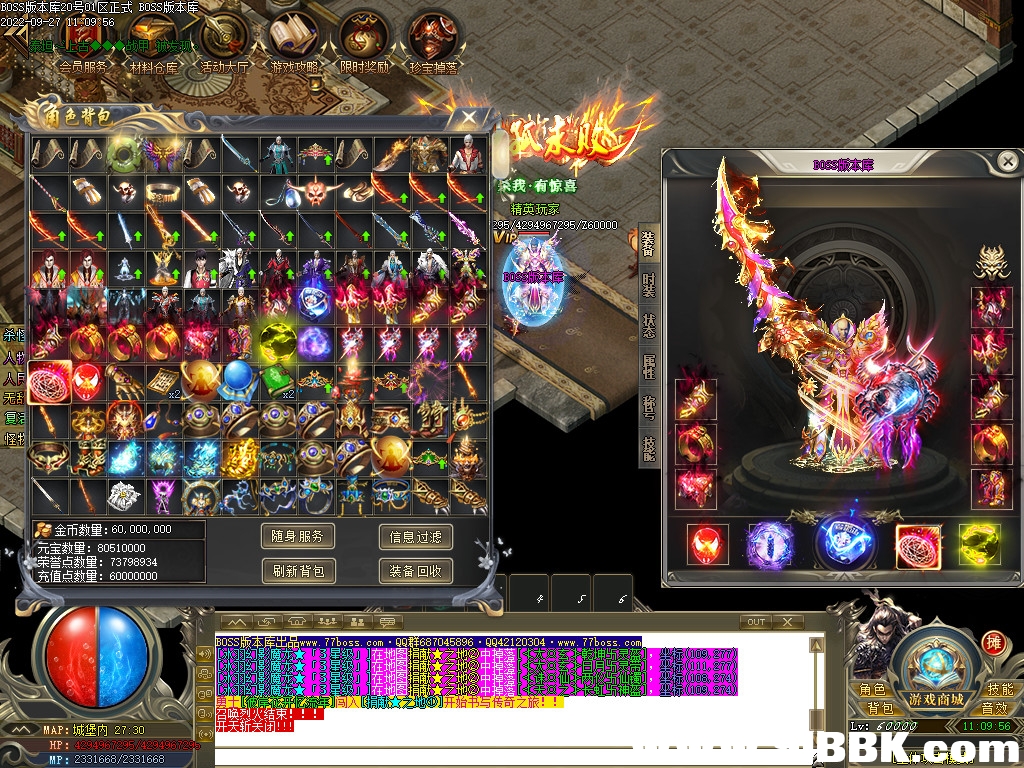Close the character equipment panel
1024x768 pixels.
(1008, 161)
